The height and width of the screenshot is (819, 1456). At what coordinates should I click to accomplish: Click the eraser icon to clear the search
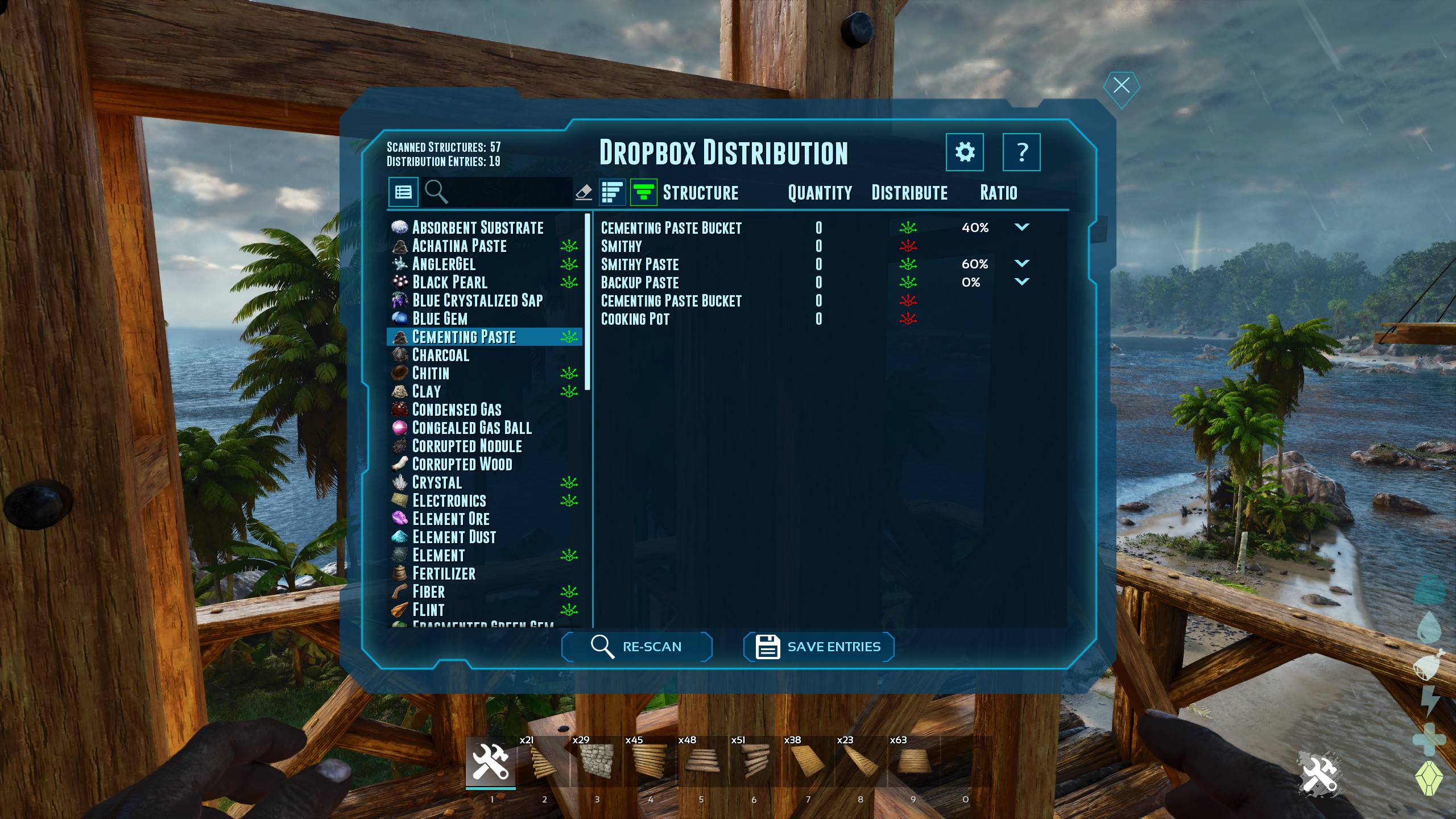585,192
